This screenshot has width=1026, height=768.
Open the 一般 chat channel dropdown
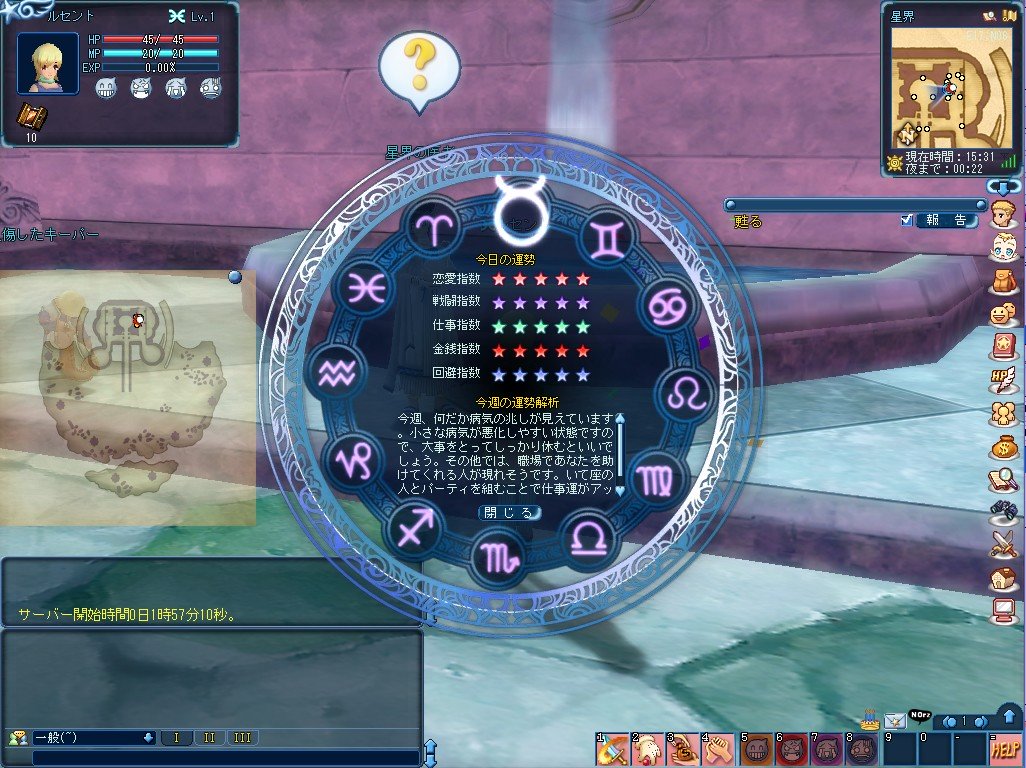pyautogui.click(x=148, y=738)
